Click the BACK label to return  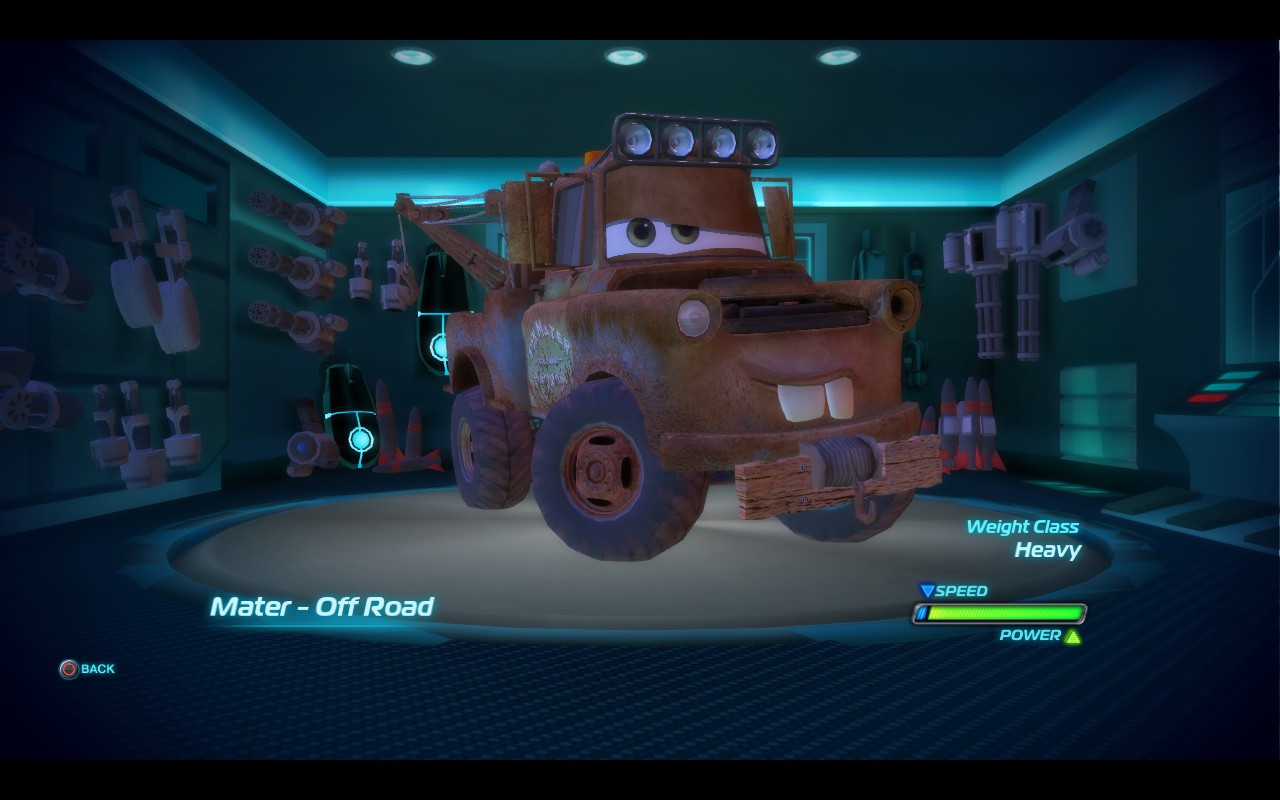(97, 669)
